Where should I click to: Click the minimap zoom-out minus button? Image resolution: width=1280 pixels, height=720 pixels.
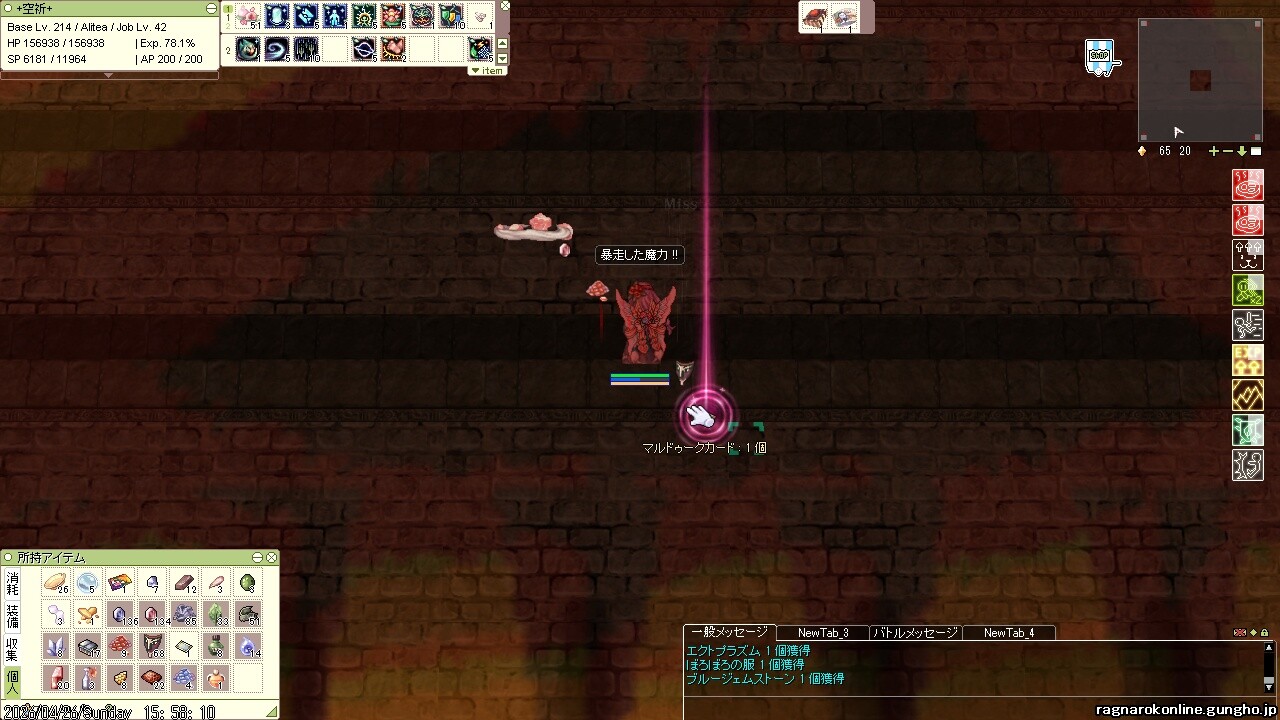tap(1228, 151)
